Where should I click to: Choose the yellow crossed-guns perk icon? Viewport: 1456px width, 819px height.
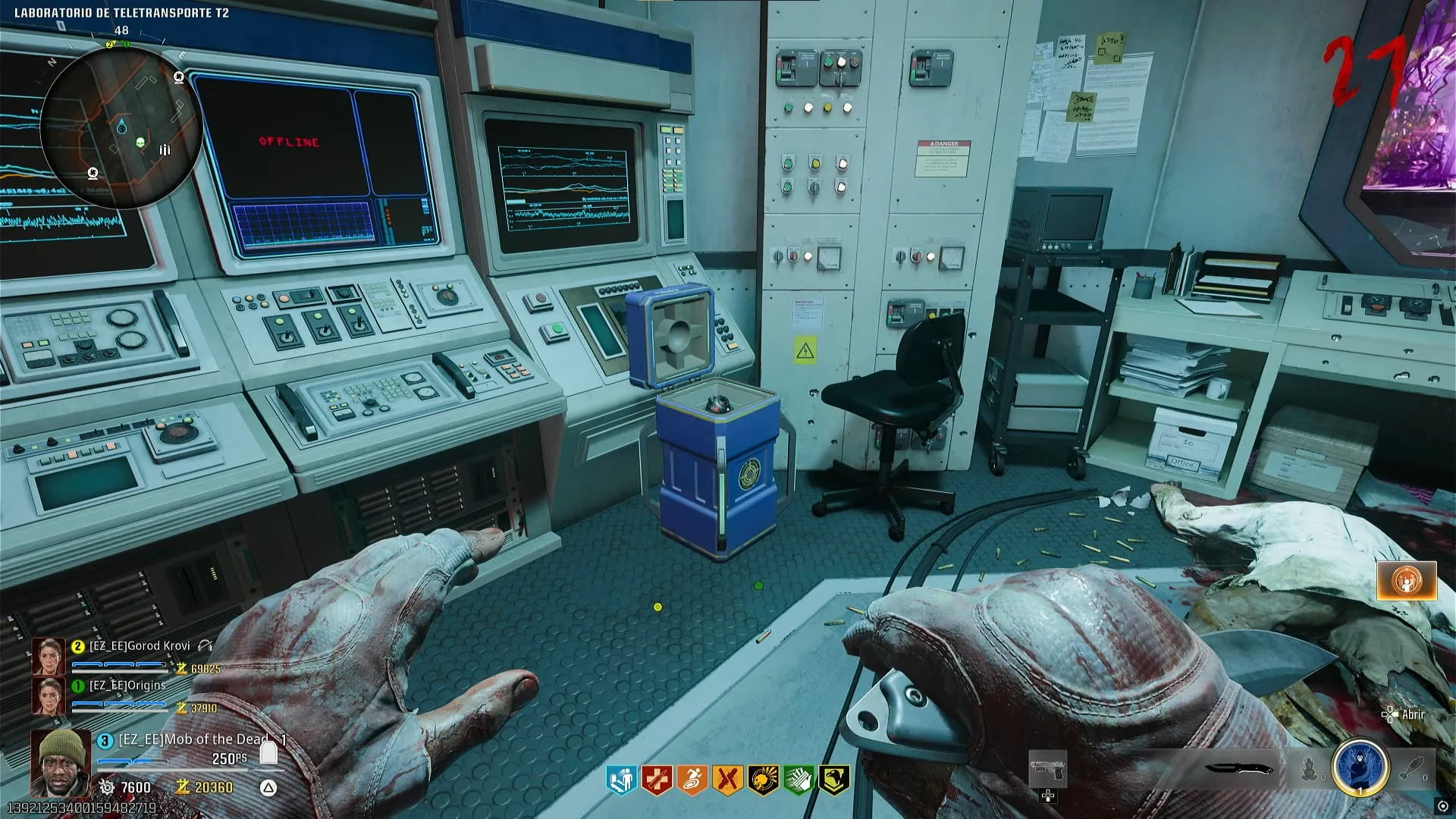727,780
